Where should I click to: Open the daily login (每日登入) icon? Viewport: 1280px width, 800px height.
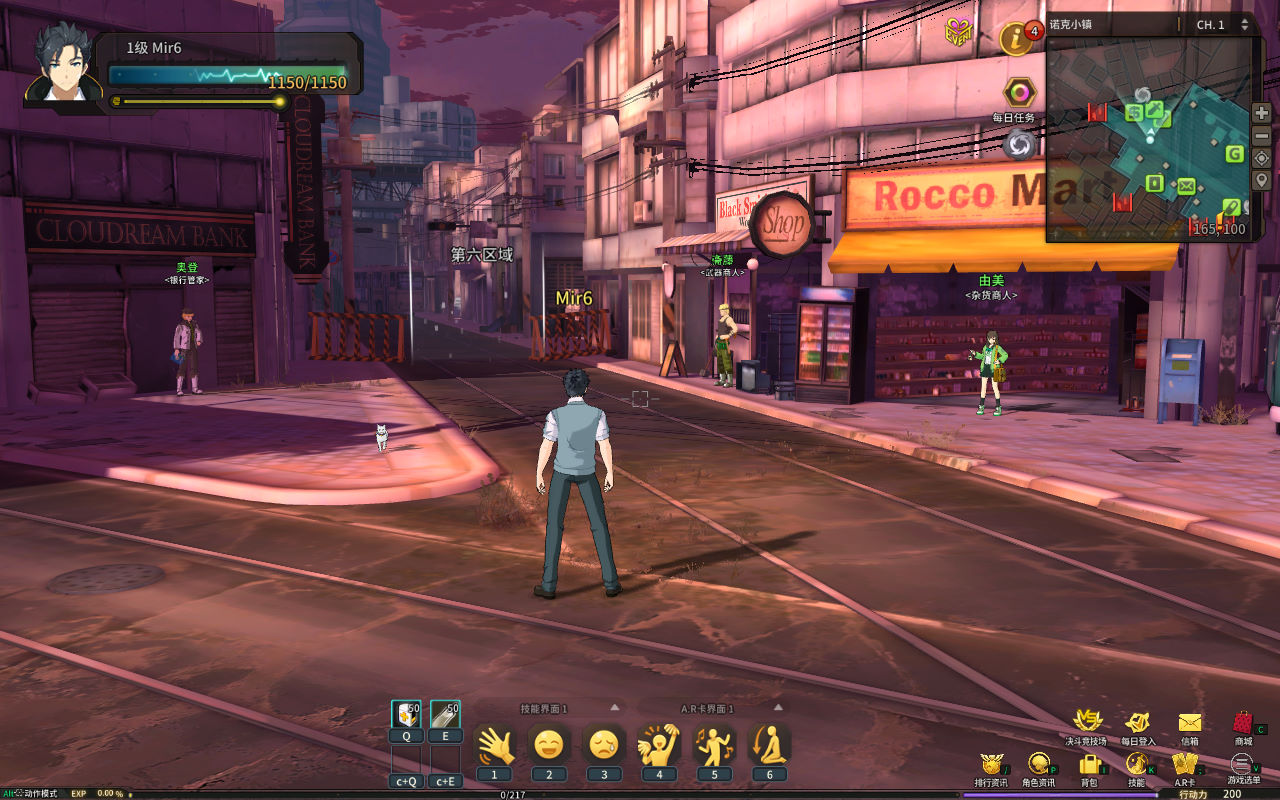1137,723
